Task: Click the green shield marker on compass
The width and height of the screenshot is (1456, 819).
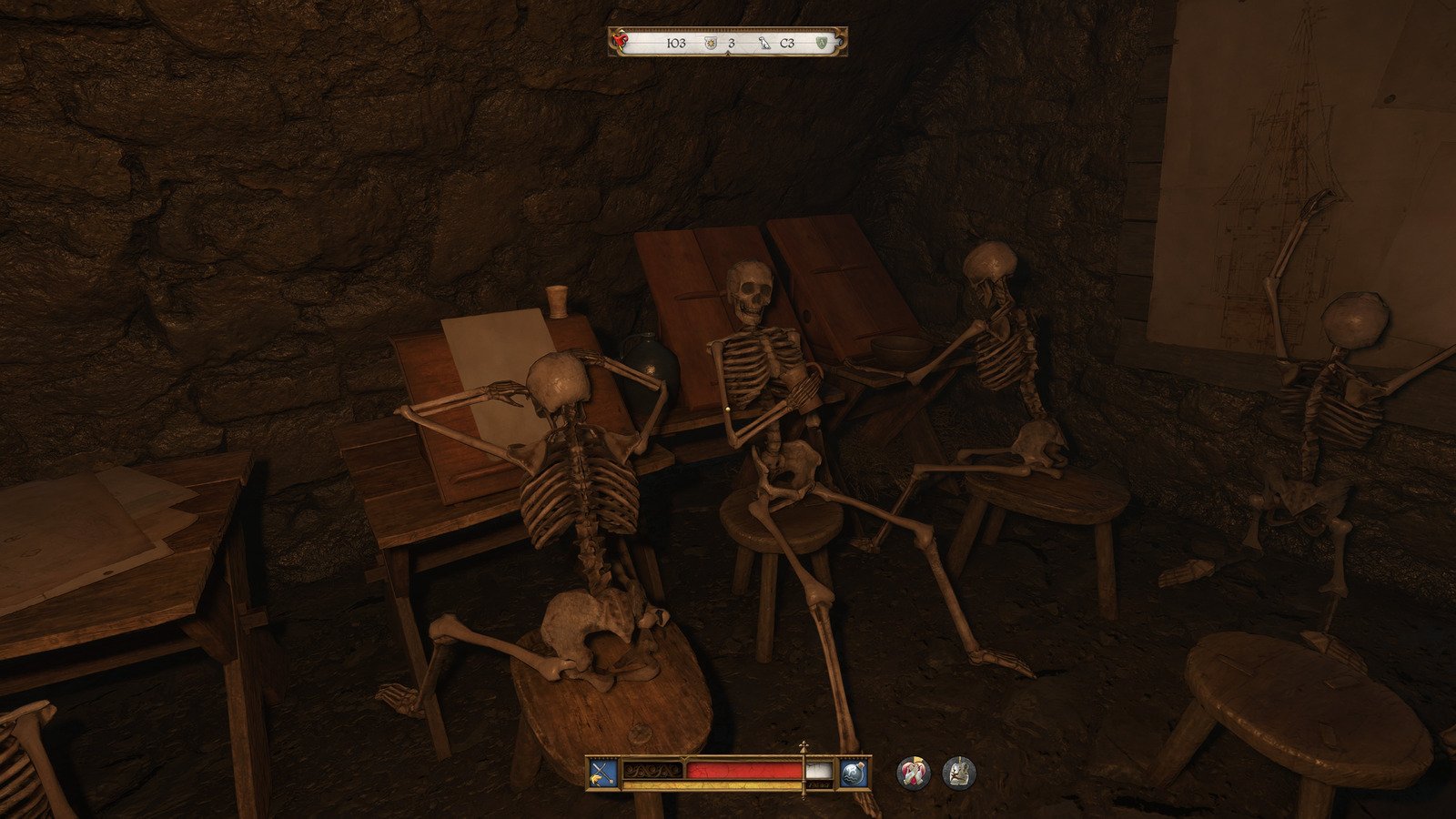Action: point(823,43)
